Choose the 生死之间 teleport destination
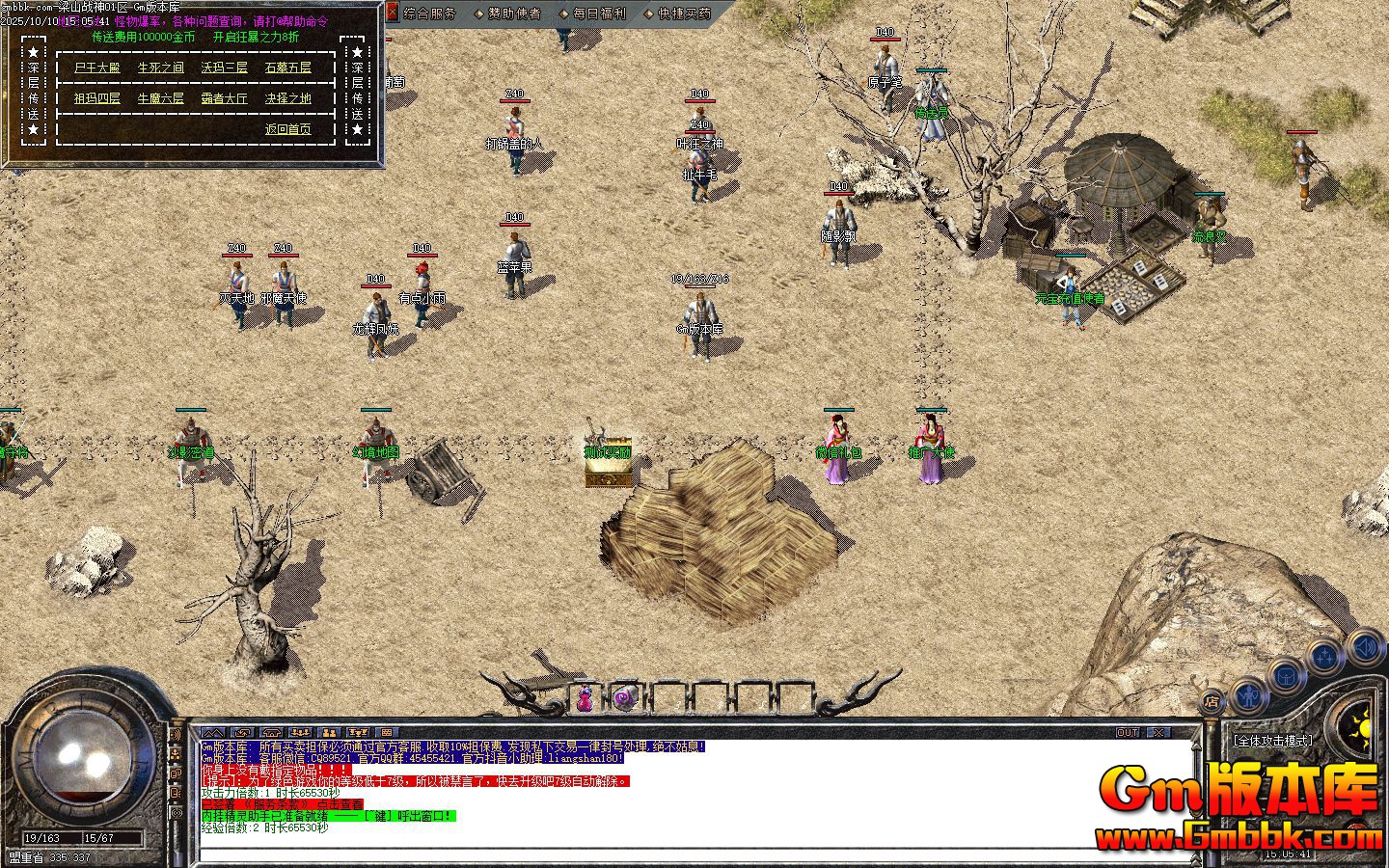 point(160,68)
